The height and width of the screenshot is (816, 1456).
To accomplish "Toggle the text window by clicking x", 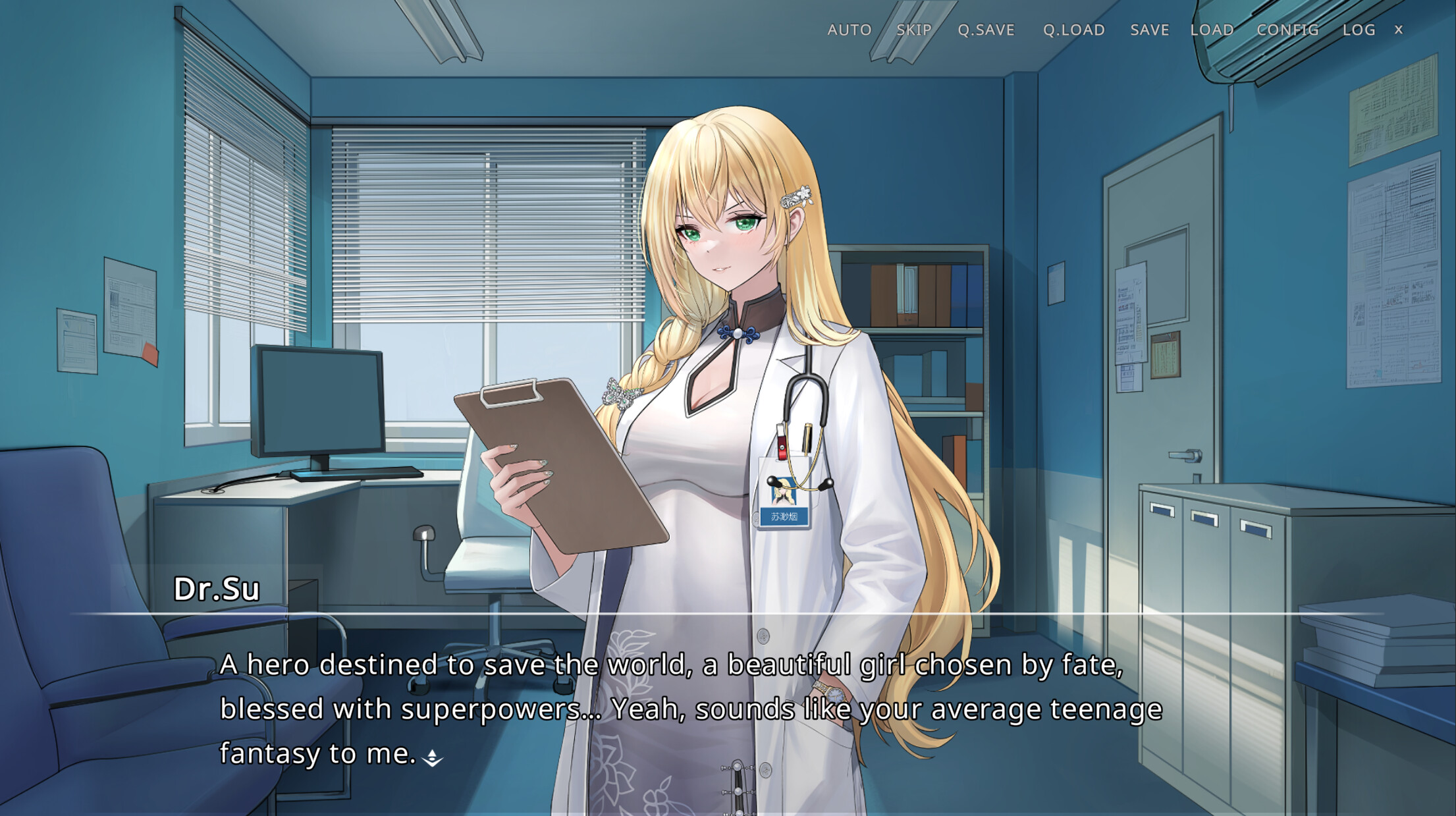I will 1397,30.
